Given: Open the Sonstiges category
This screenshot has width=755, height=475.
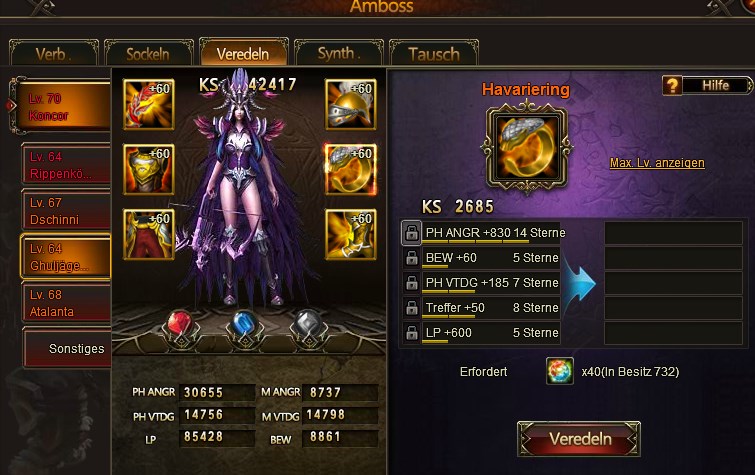Looking at the screenshot, I should [66, 349].
